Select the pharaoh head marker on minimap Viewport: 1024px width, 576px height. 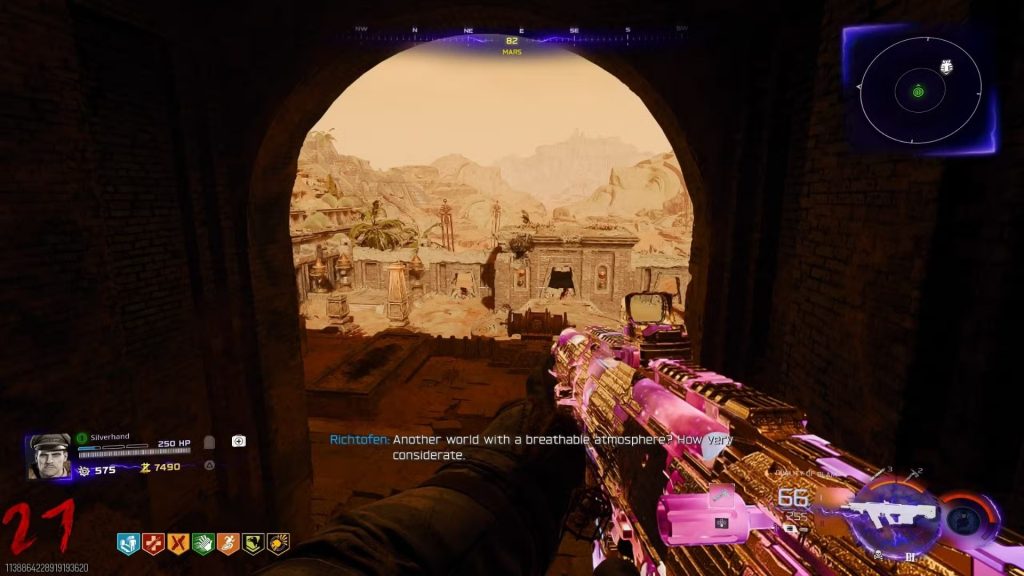946,67
